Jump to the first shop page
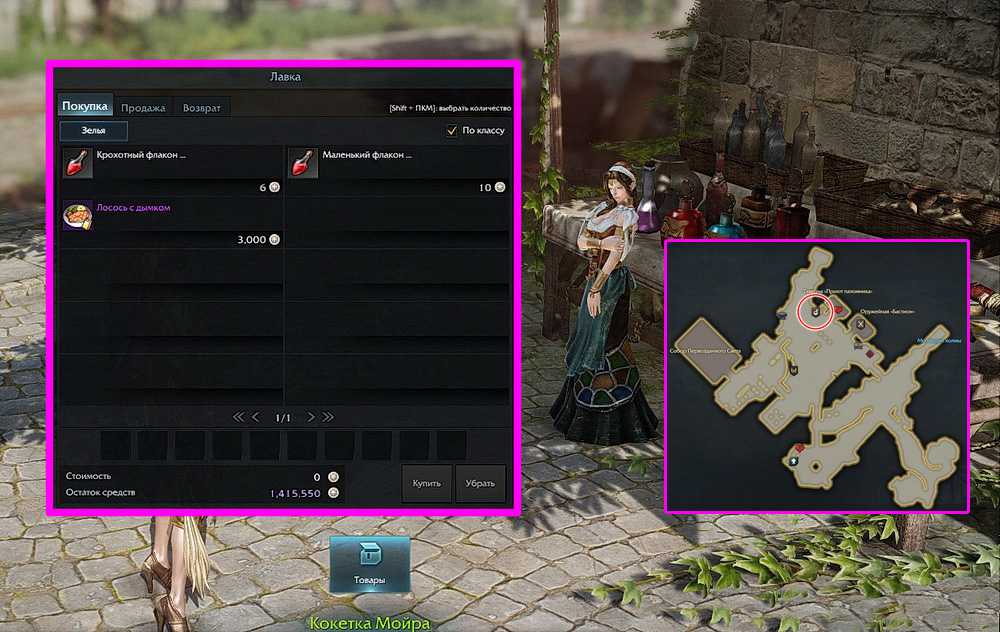1000x632 pixels. point(238,417)
